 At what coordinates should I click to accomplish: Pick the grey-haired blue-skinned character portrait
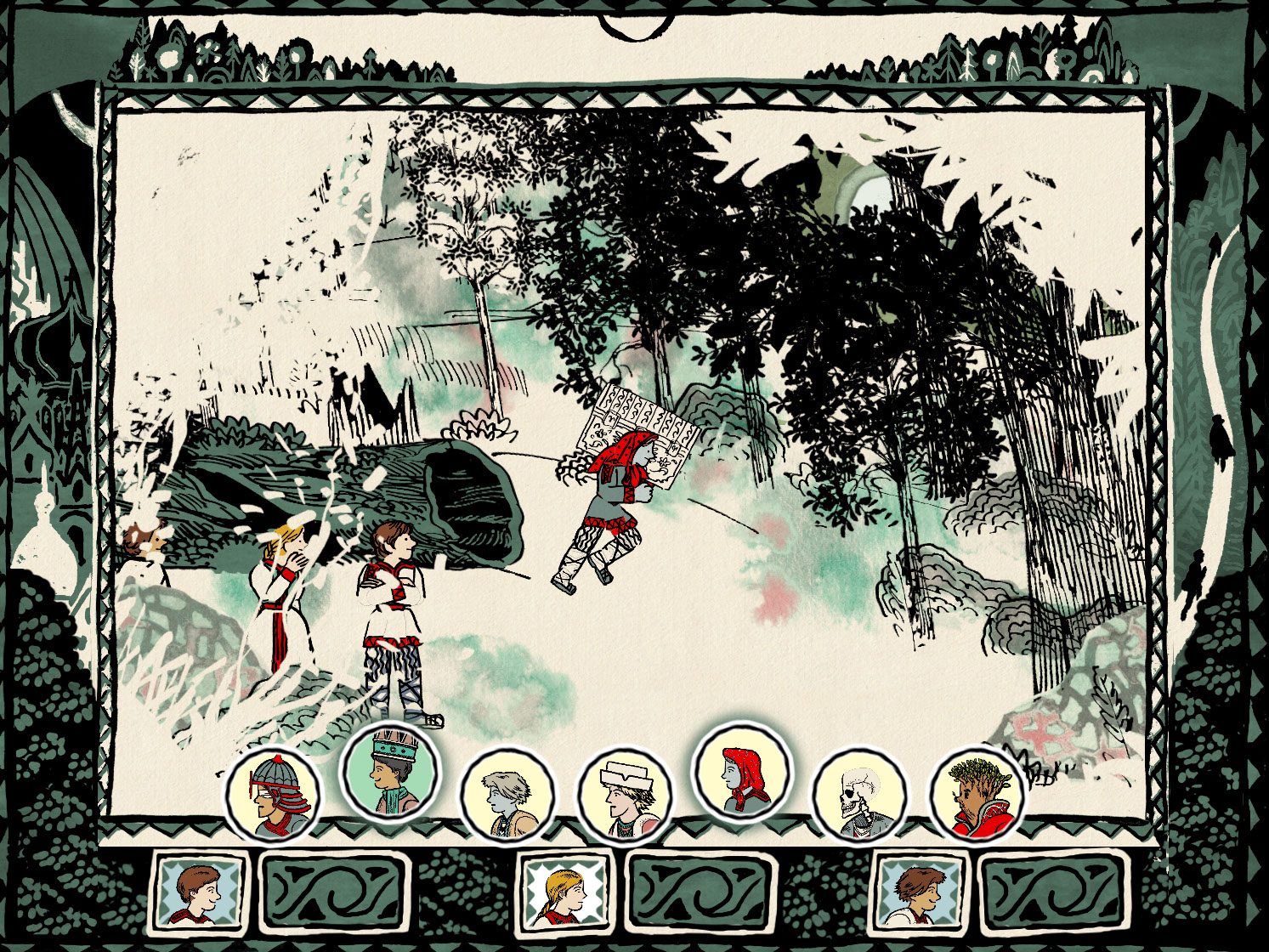507,796
